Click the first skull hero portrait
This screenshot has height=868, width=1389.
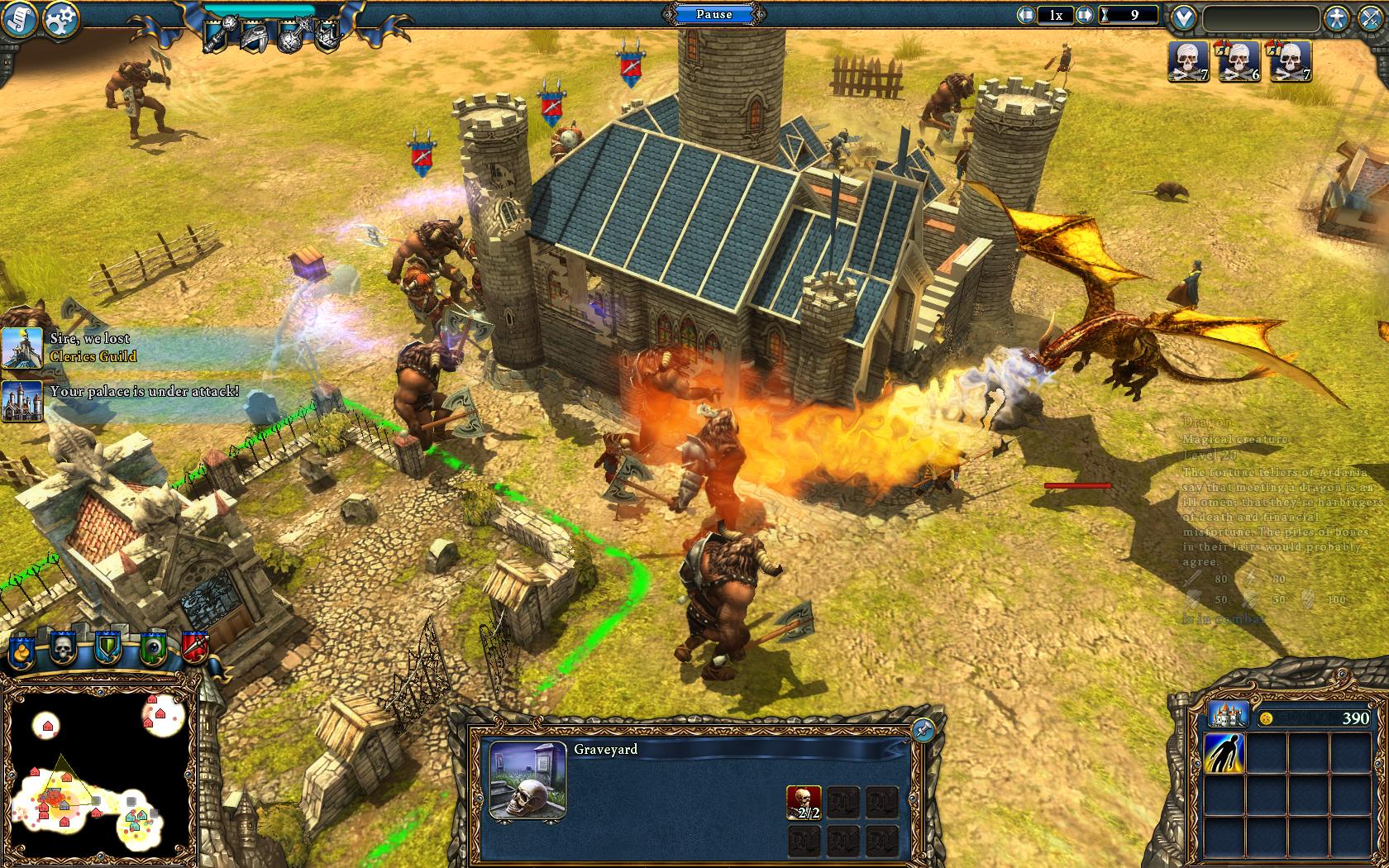[x=1189, y=62]
